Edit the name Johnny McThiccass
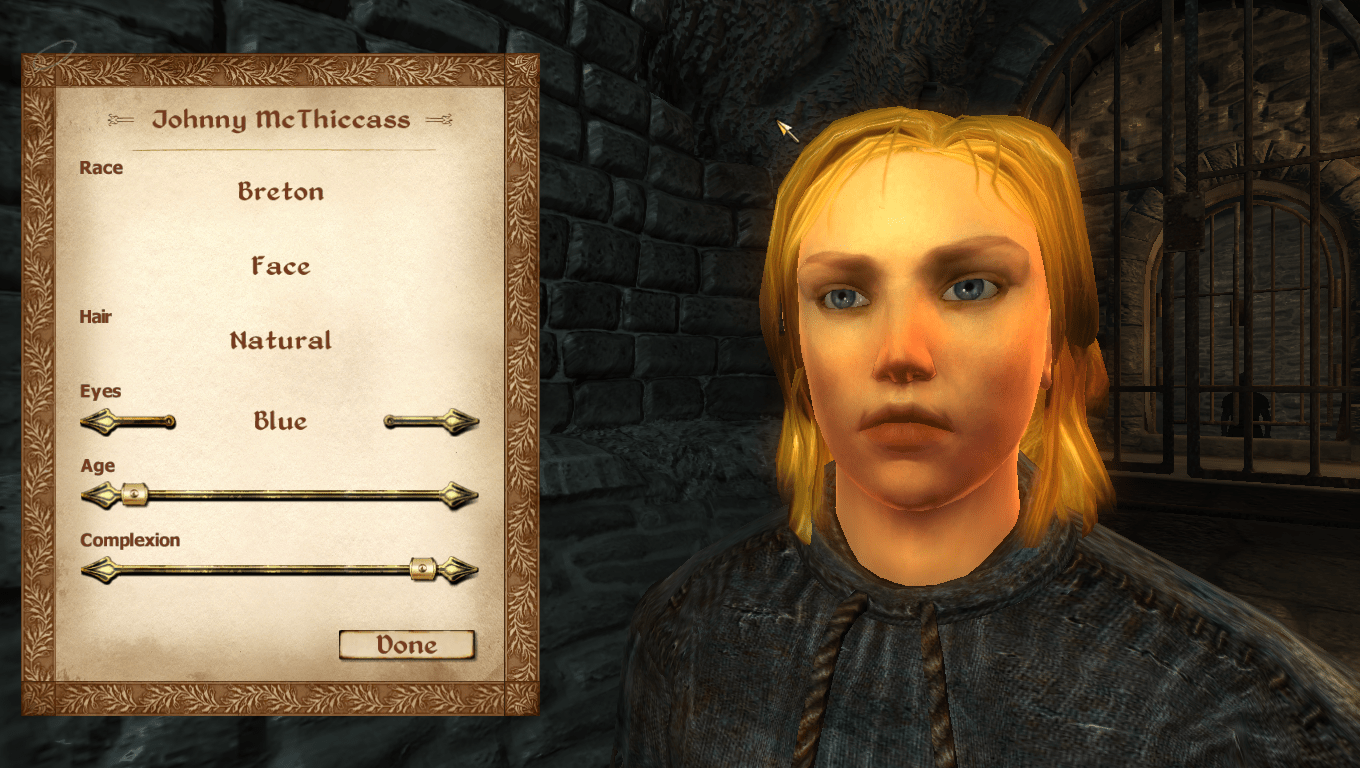This screenshot has height=768, width=1360. (x=280, y=120)
